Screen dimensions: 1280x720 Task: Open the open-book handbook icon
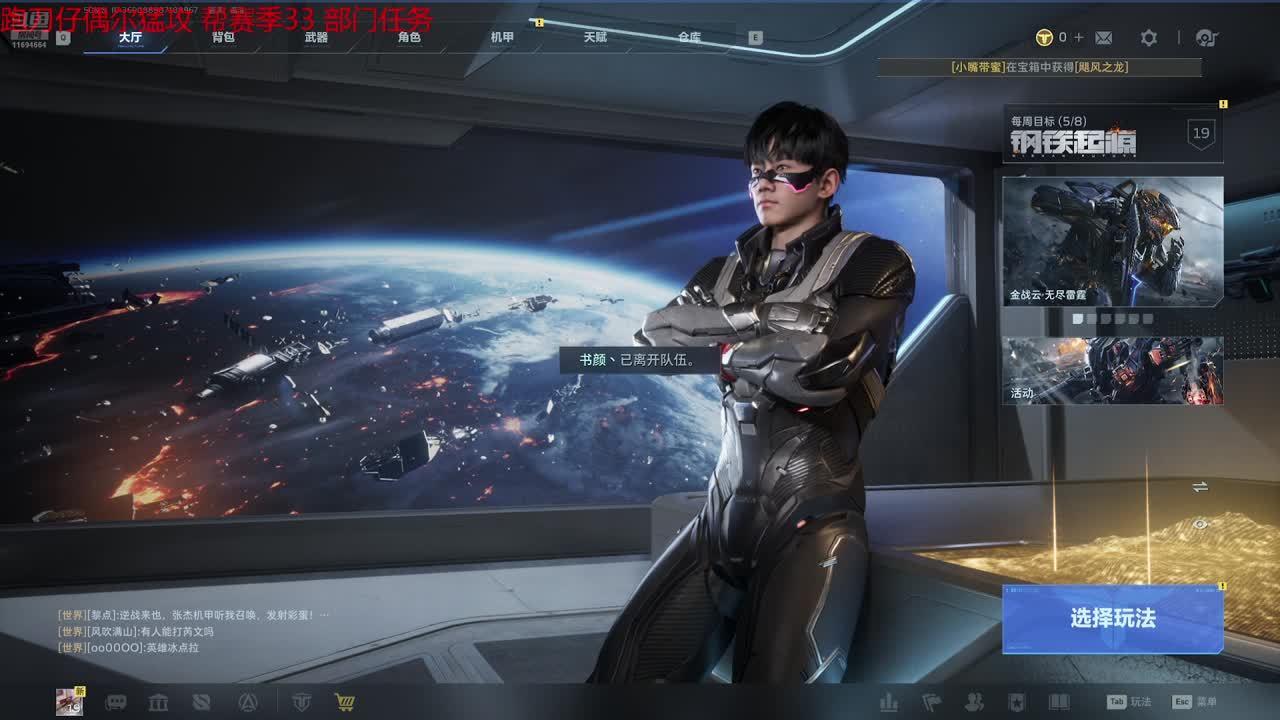(1058, 702)
